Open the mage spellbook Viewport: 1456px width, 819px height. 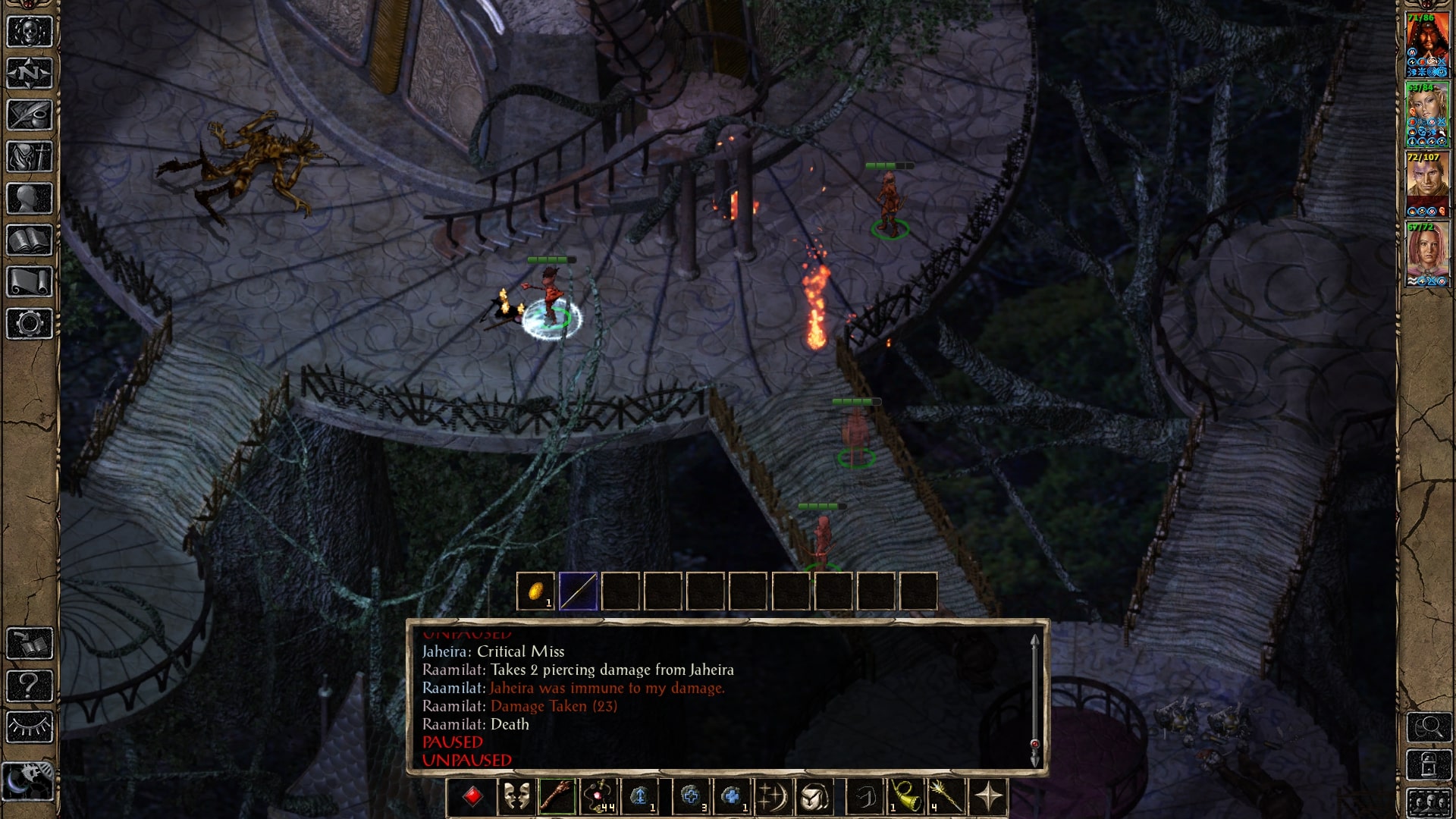[30, 240]
